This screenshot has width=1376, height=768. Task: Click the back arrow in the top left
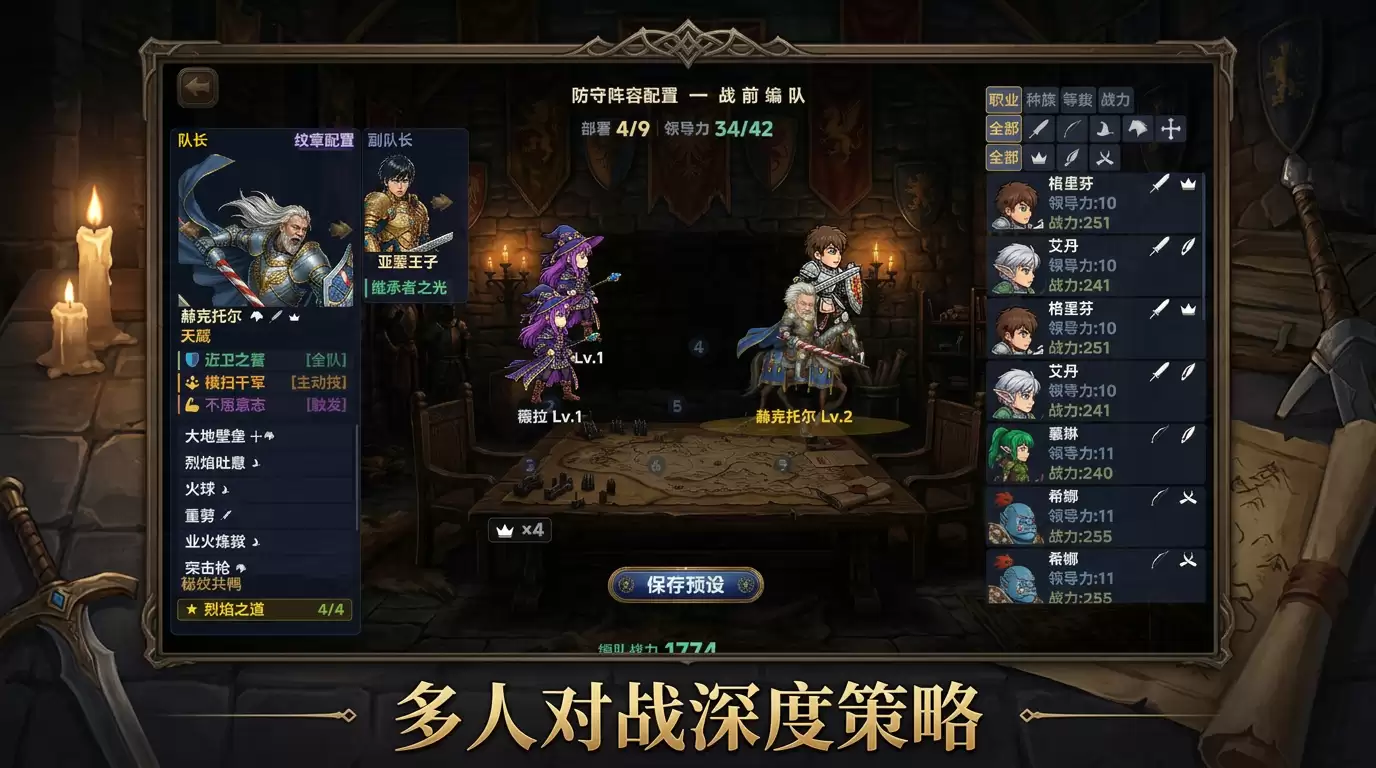tap(197, 87)
